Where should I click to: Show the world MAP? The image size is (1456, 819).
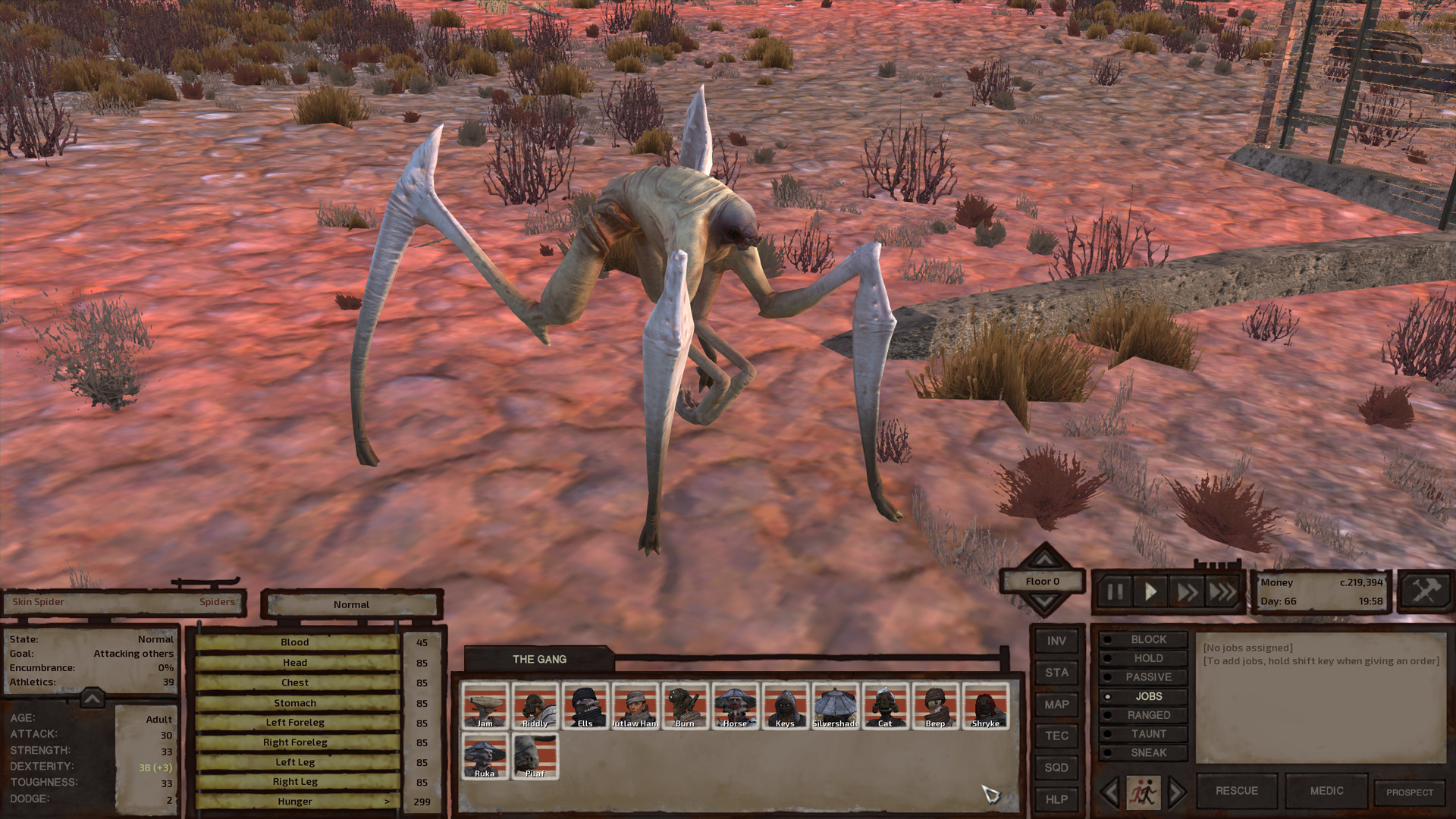coord(1056,704)
